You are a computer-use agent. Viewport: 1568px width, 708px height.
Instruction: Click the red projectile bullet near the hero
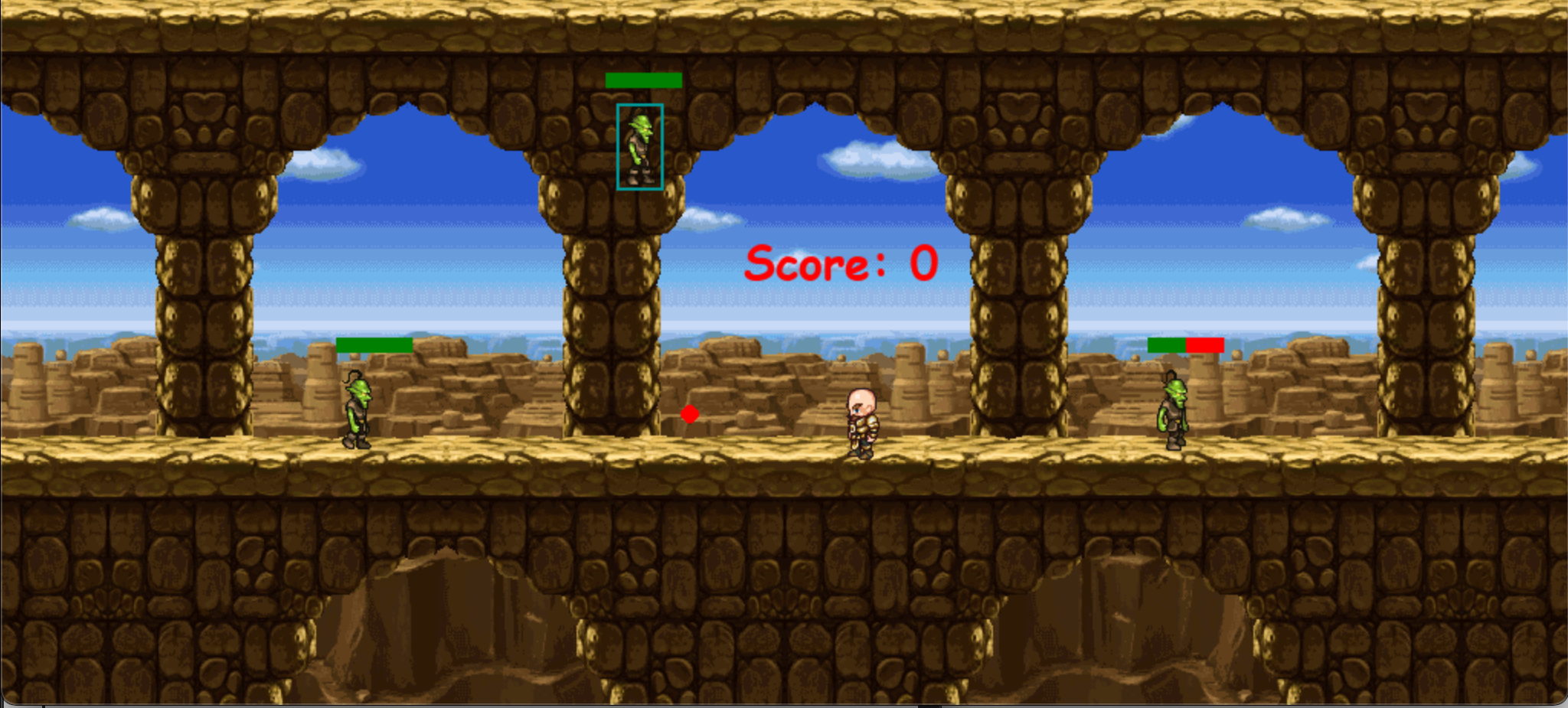pos(688,414)
